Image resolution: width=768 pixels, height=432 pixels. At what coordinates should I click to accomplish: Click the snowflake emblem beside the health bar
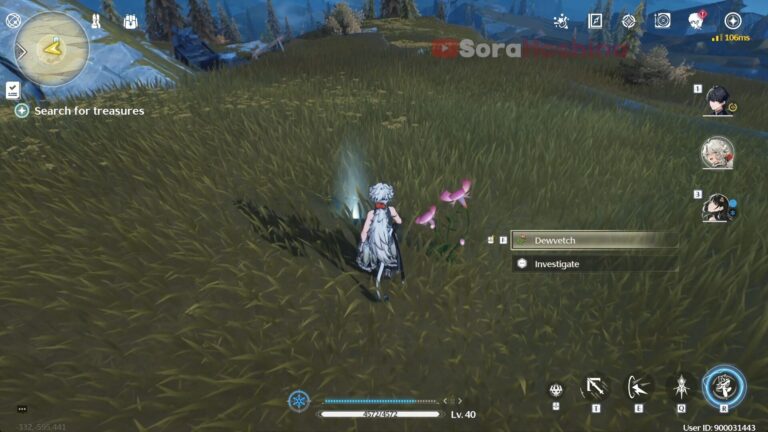[x=298, y=401]
